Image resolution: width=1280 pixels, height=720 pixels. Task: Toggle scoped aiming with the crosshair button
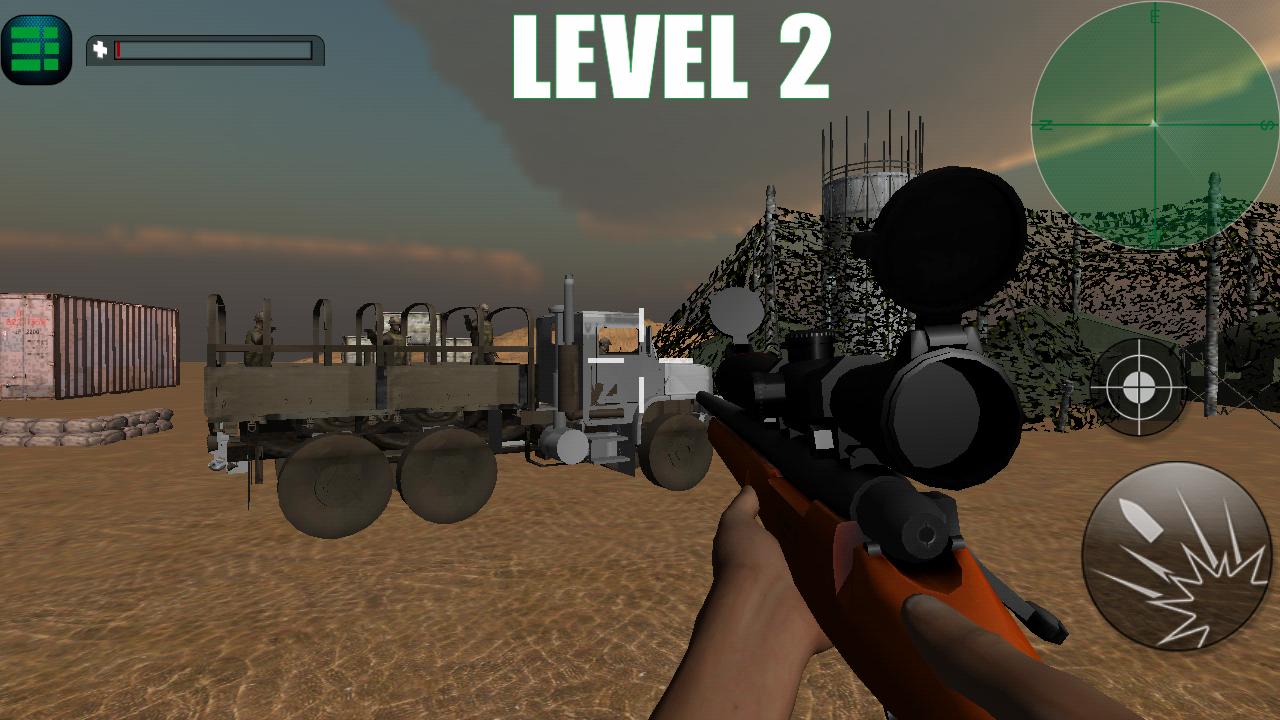(x=1139, y=385)
